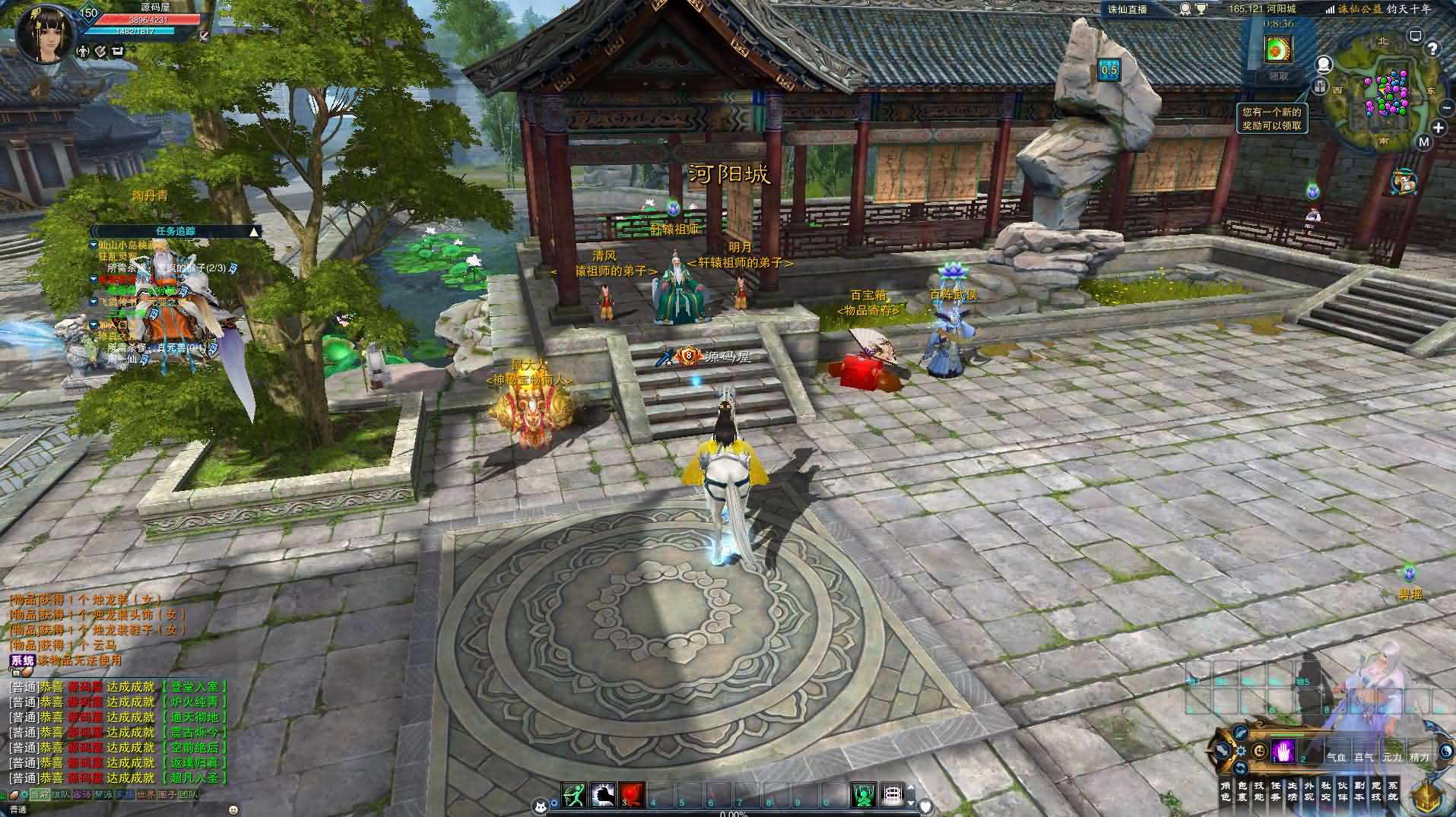Open the world map with M button
This screenshot has width=1456, height=817.
[x=1423, y=142]
